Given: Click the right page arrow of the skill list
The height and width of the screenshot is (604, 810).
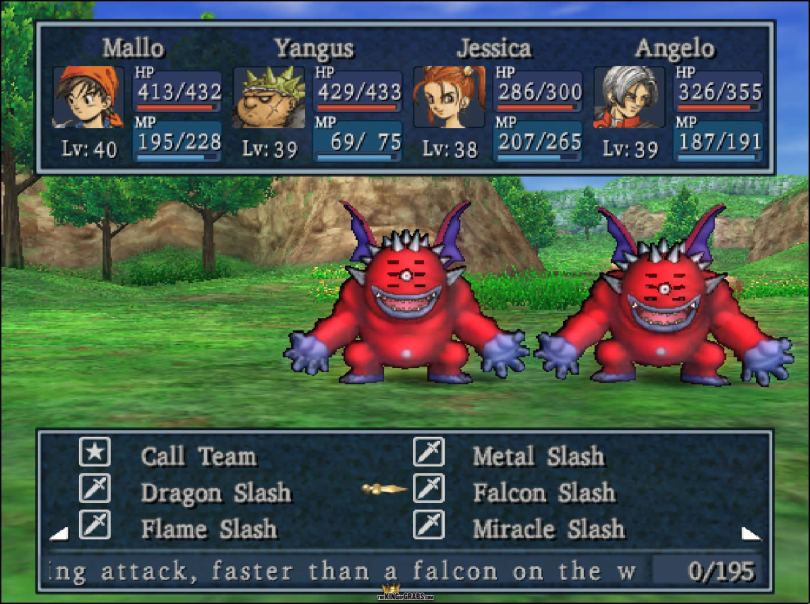Looking at the screenshot, I should 750,533.
